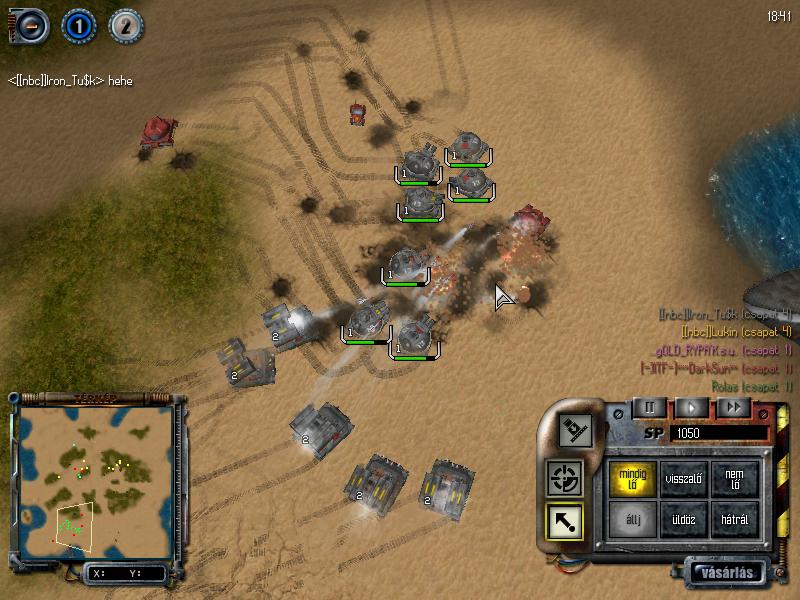Choose the "mindig lő" fire mode
This screenshot has height=600, width=800.
pyautogui.click(x=633, y=479)
